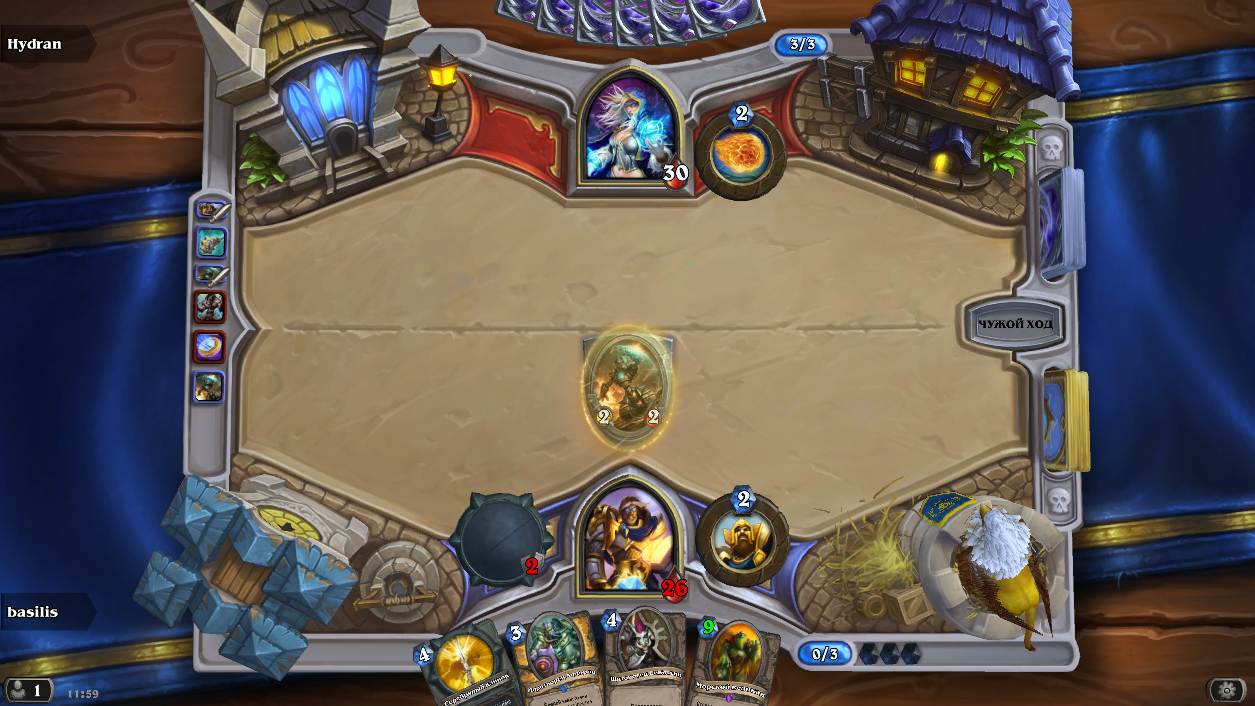The width and height of the screenshot is (1255, 706).
Task: Inspect the coin tile in the play history
Action: click(x=209, y=347)
